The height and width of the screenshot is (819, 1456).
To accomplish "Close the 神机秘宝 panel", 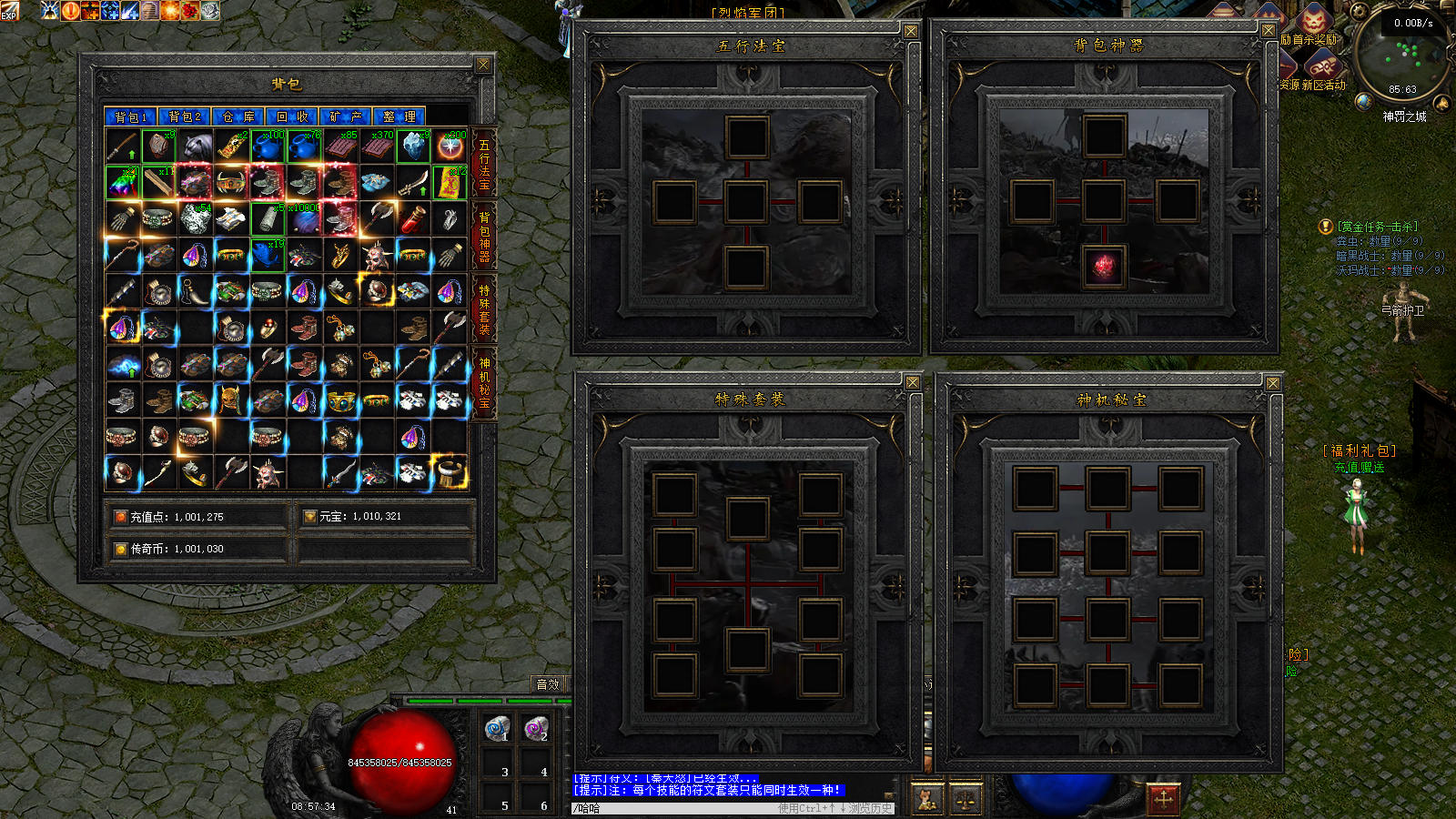I will point(1273,384).
